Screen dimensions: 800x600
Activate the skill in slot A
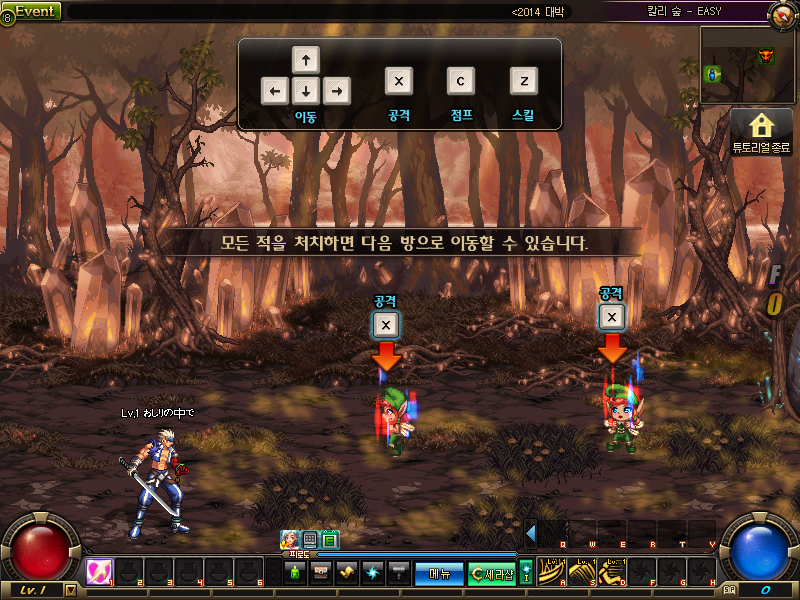click(552, 571)
